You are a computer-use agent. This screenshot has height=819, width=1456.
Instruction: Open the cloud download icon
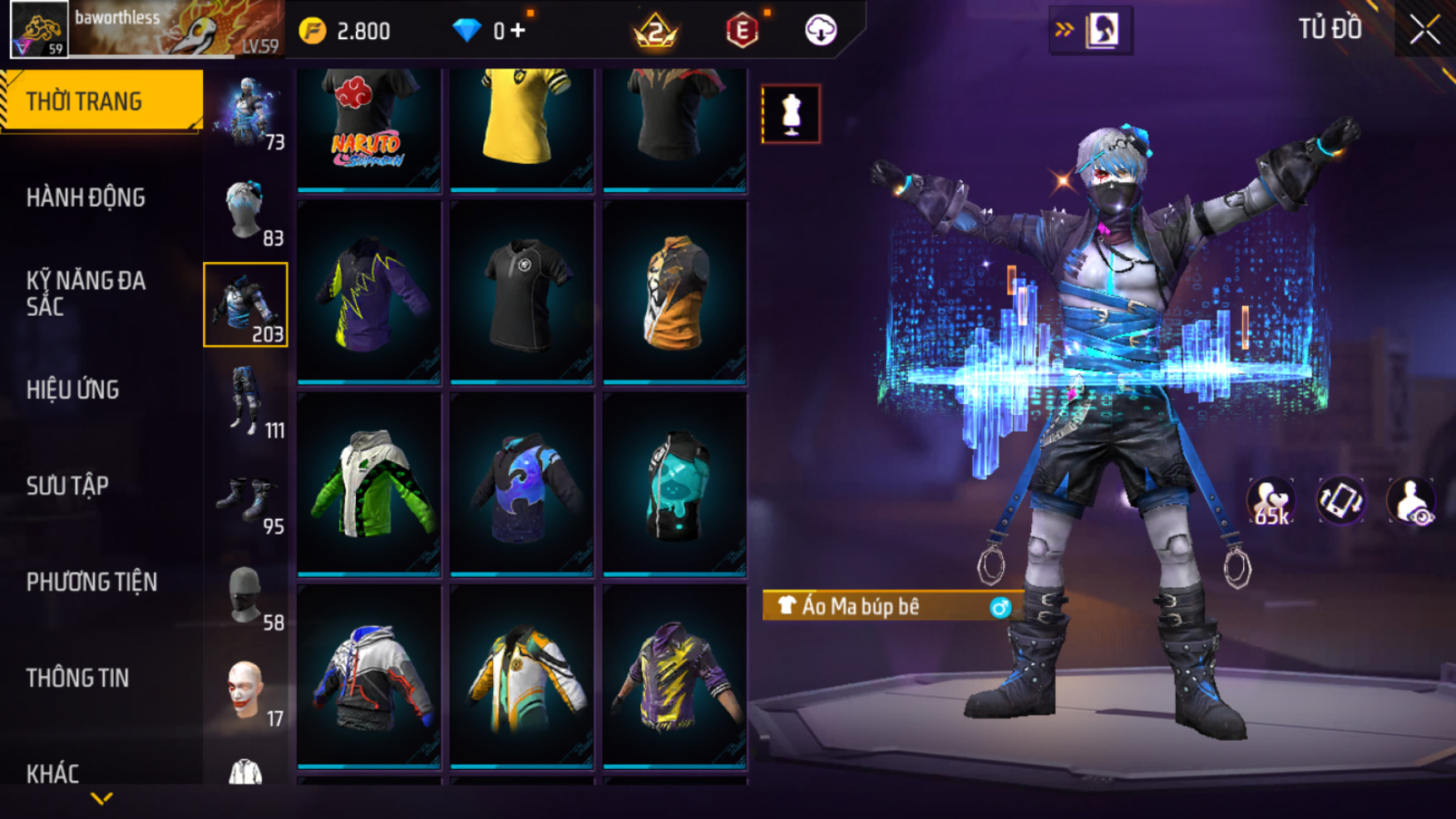point(821,31)
